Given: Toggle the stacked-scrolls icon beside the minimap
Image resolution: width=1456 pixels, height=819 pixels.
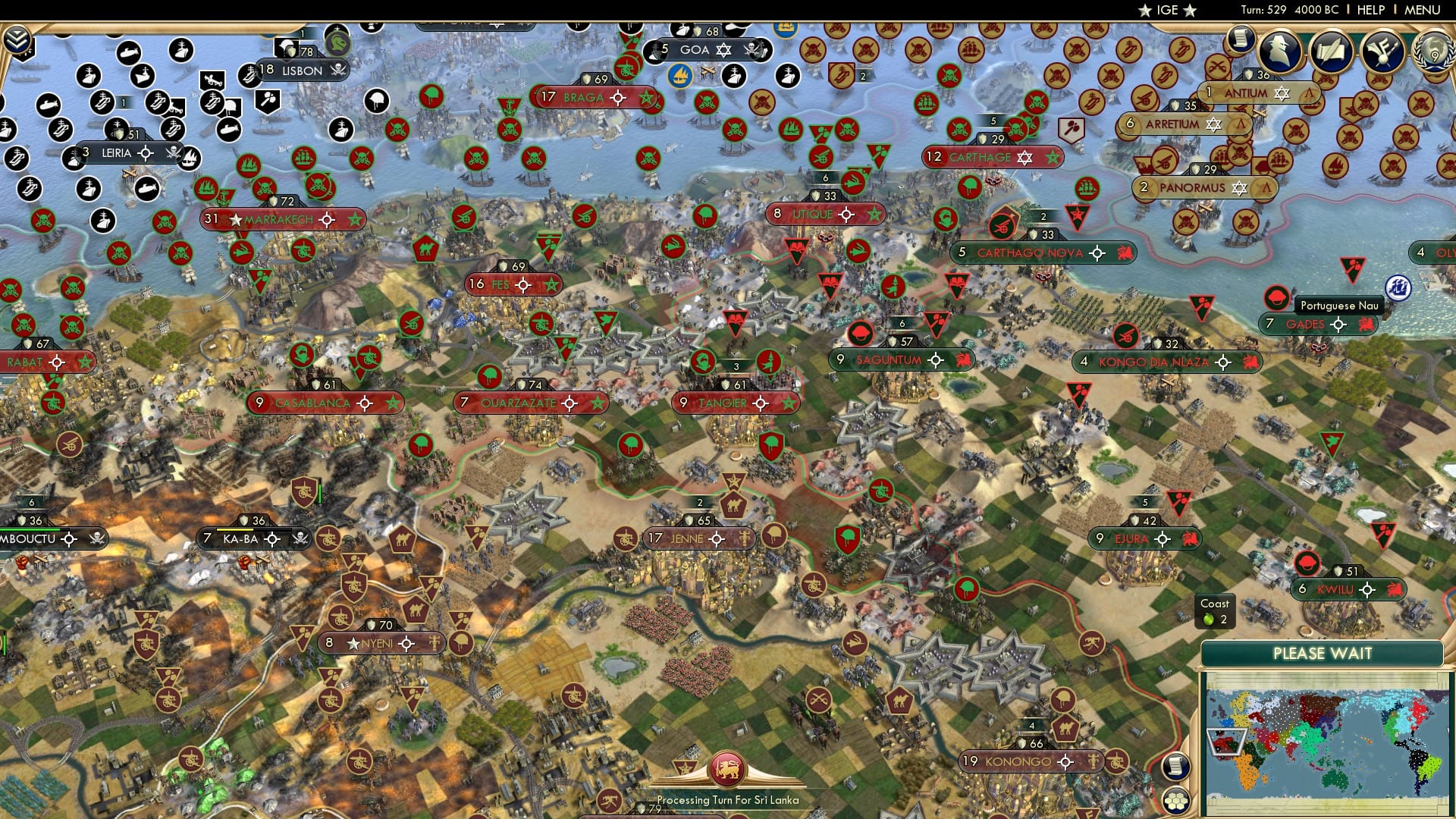Looking at the screenshot, I should [1177, 766].
